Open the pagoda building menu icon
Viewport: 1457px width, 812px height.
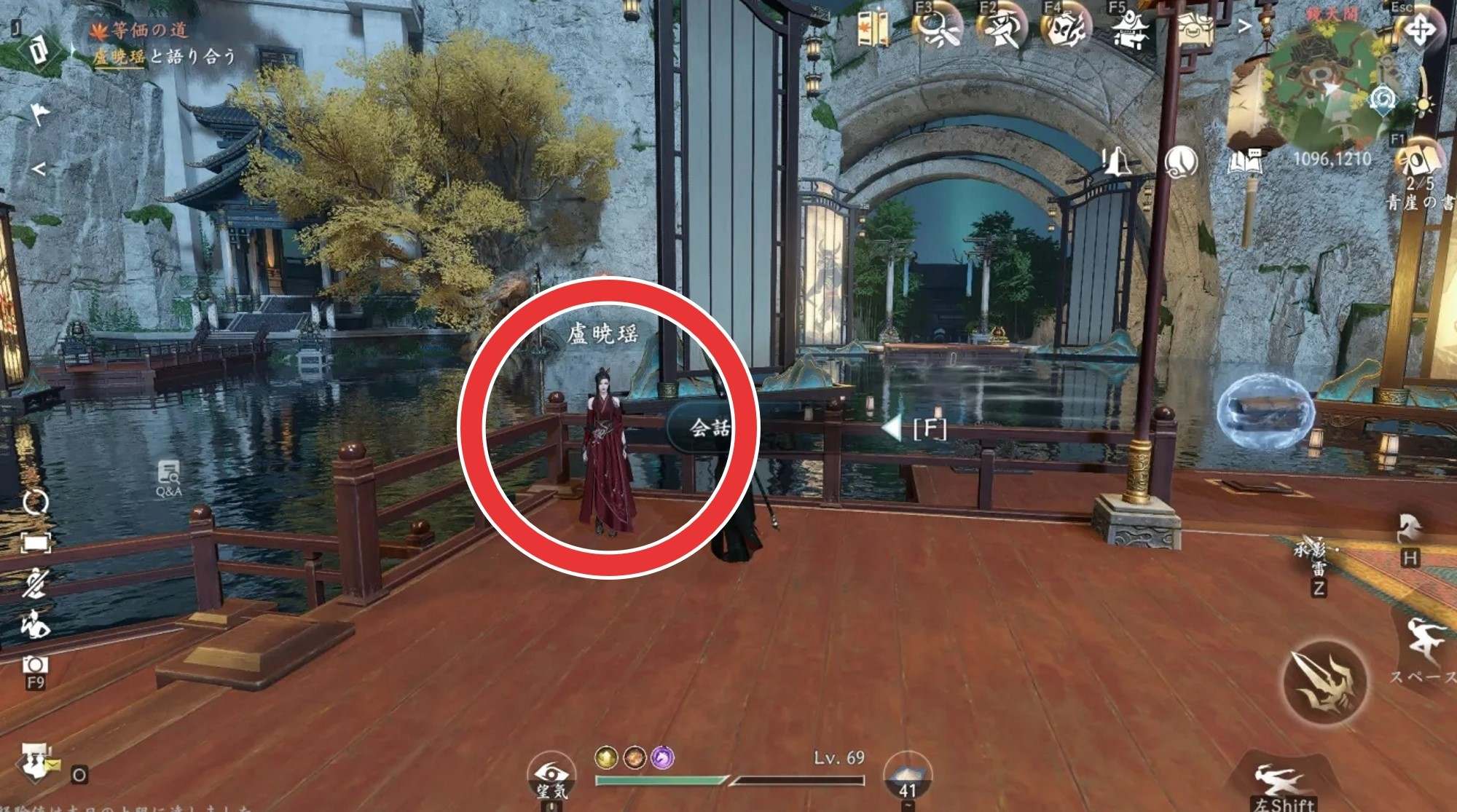pos(1129,31)
